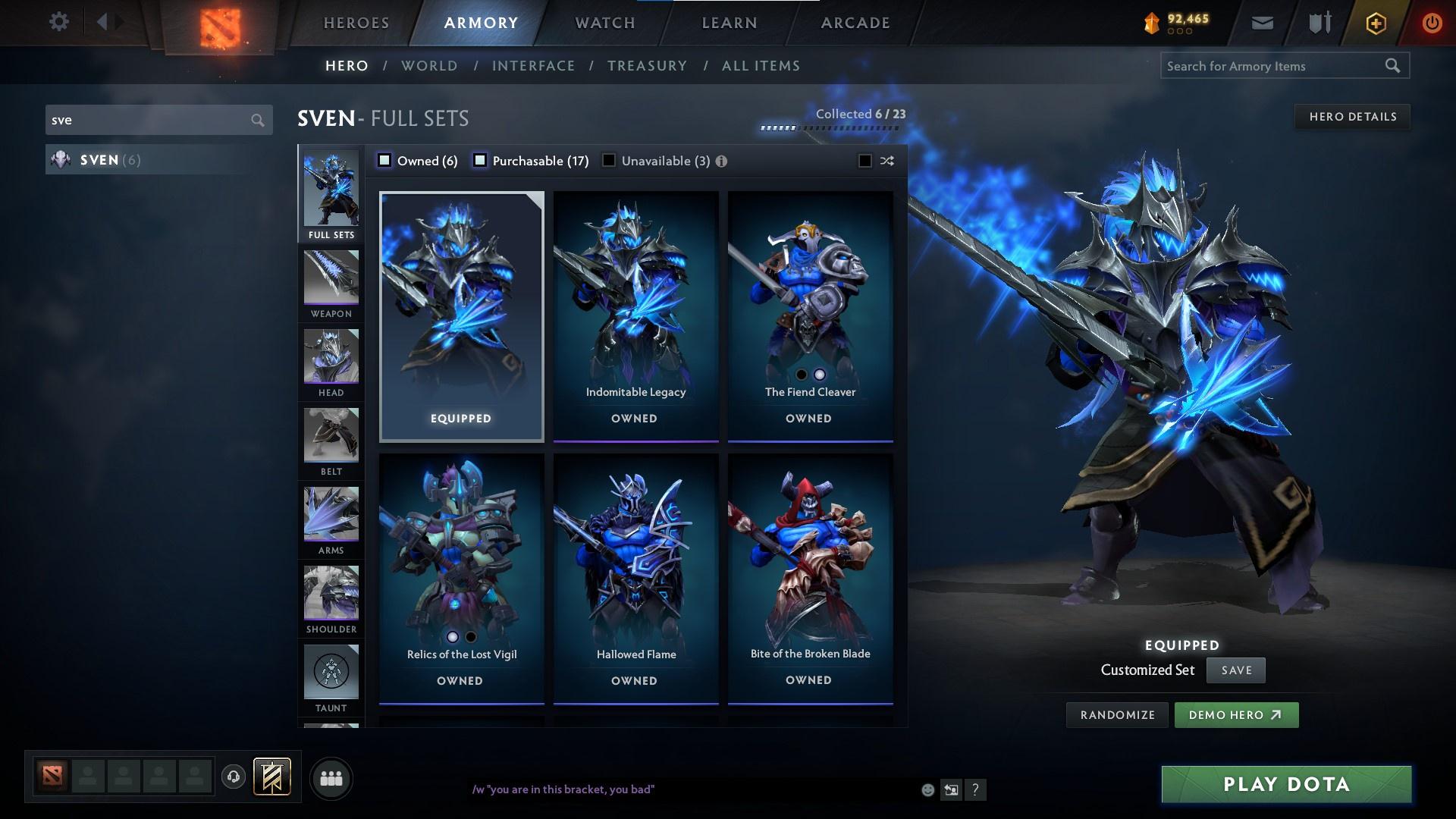Click the Dota Plus hexagon icon

point(1375,22)
